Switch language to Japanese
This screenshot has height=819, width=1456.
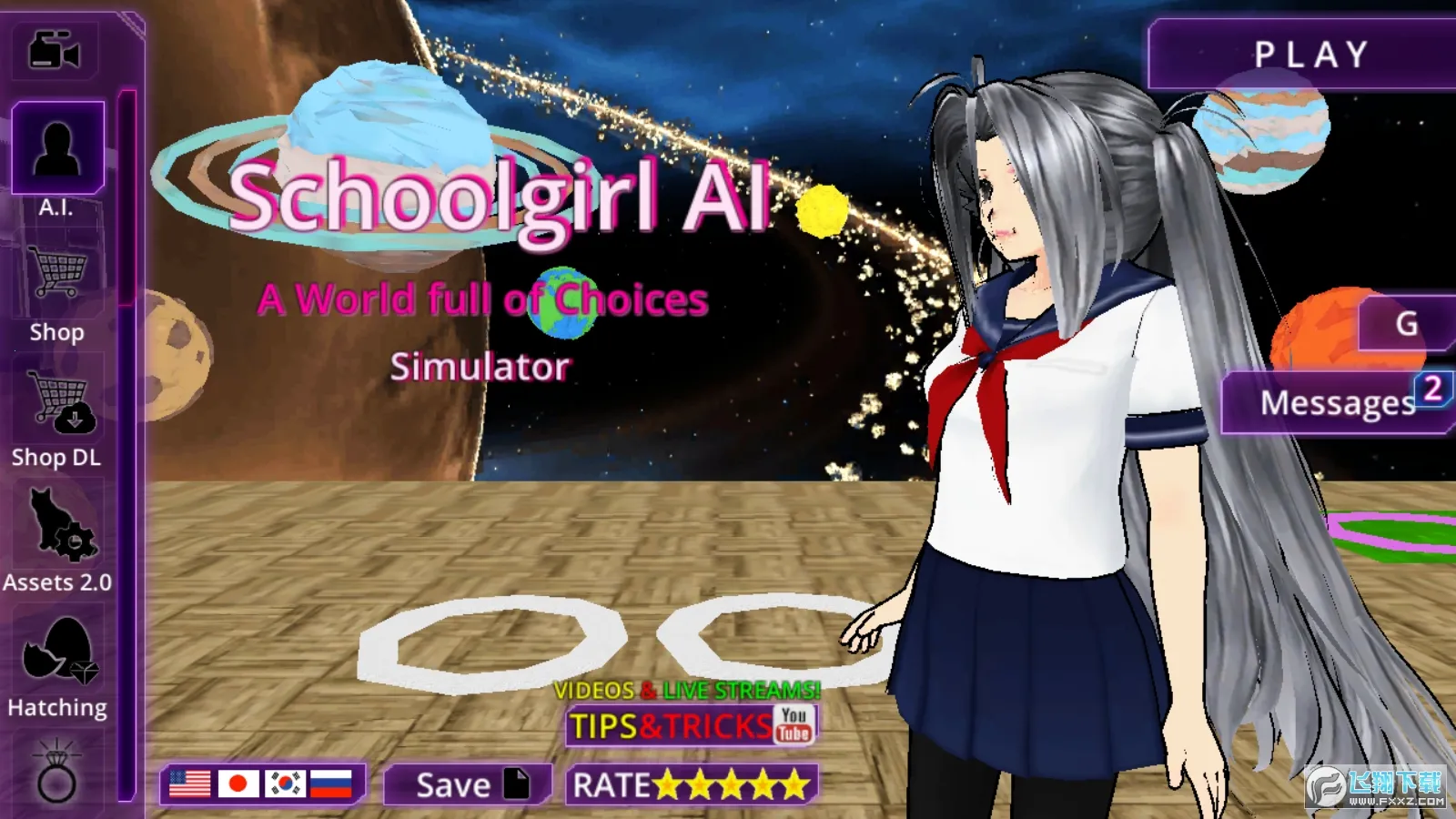(238, 783)
